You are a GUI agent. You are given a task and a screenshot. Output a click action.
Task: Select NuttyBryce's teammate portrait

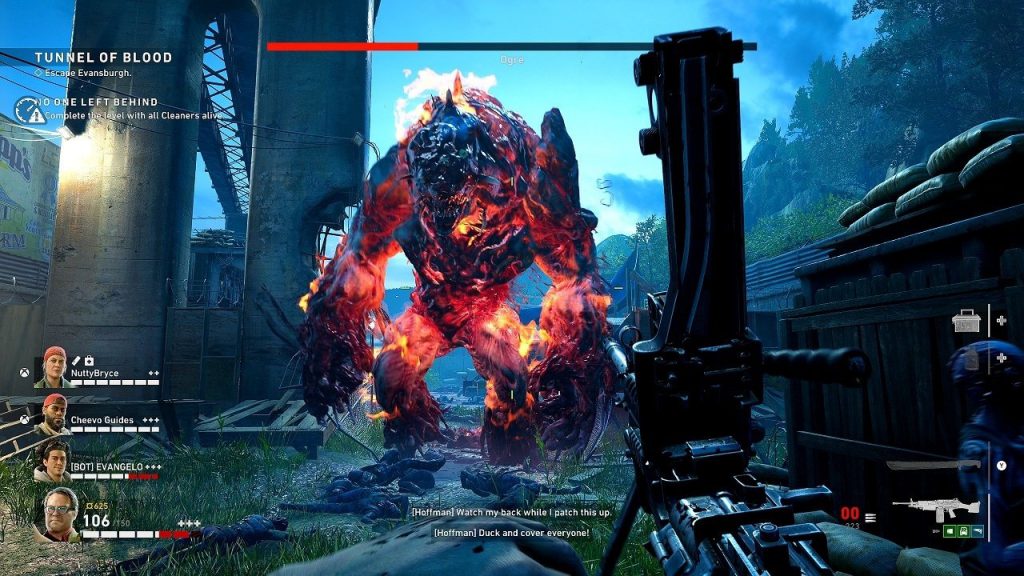(x=54, y=367)
